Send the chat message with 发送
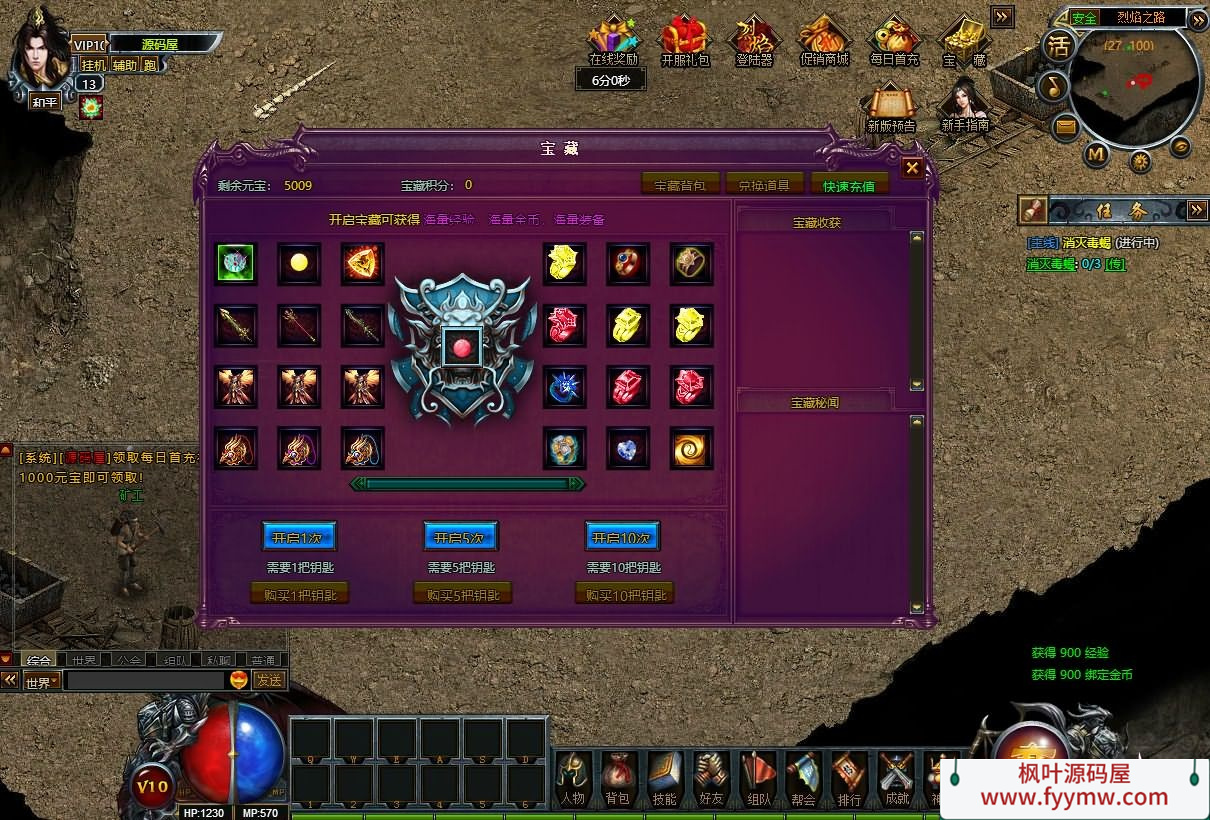The image size is (1210, 820). pyautogui.click(x=268, y=680)
